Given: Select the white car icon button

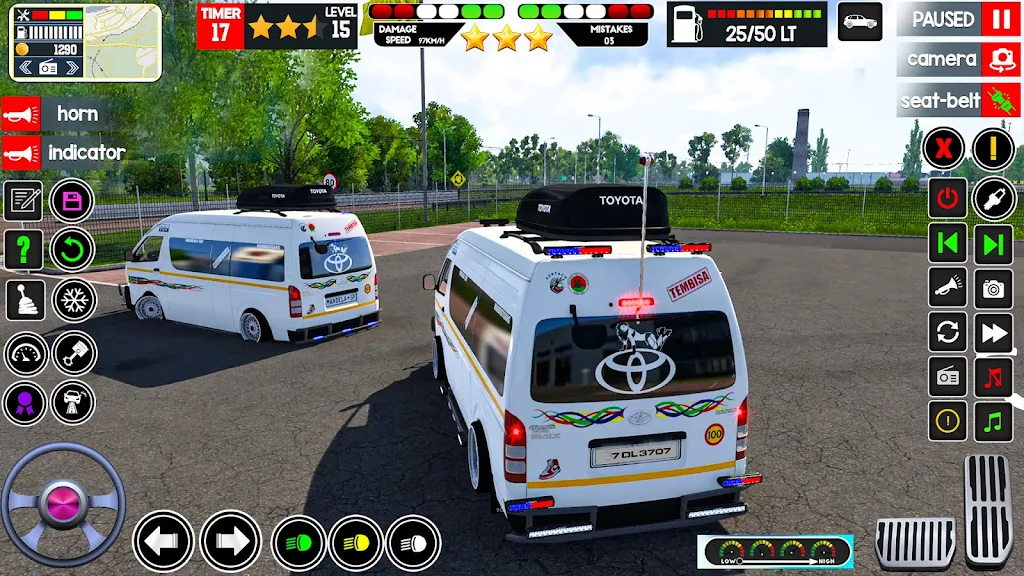Looking at the screenshot, I should (860, 21).
